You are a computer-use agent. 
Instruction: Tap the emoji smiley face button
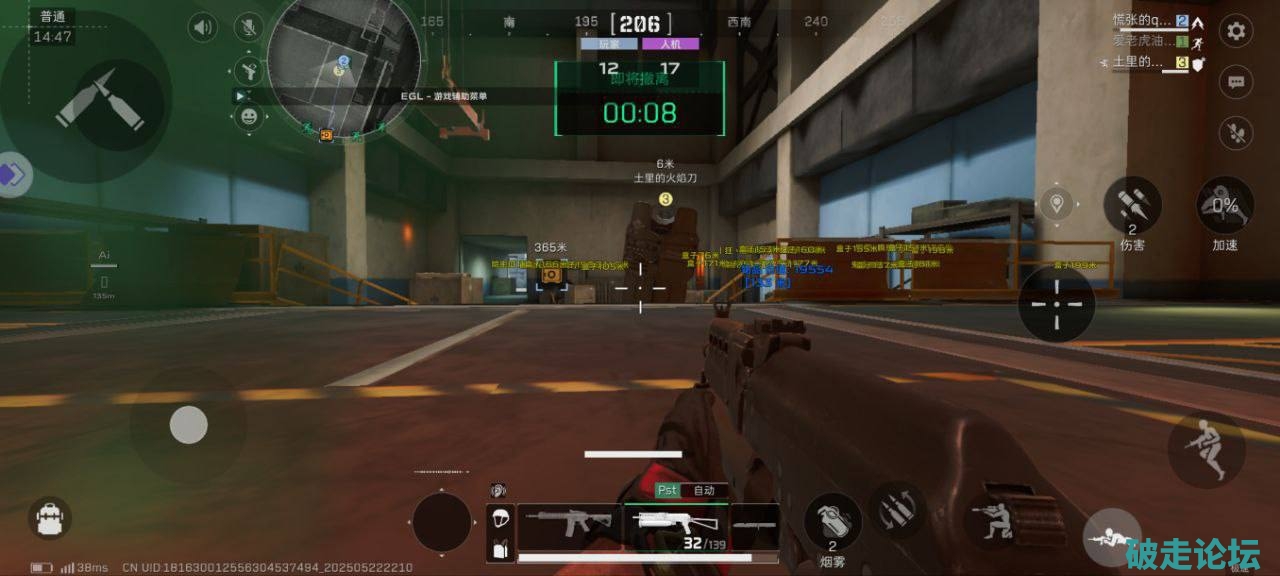248,117
